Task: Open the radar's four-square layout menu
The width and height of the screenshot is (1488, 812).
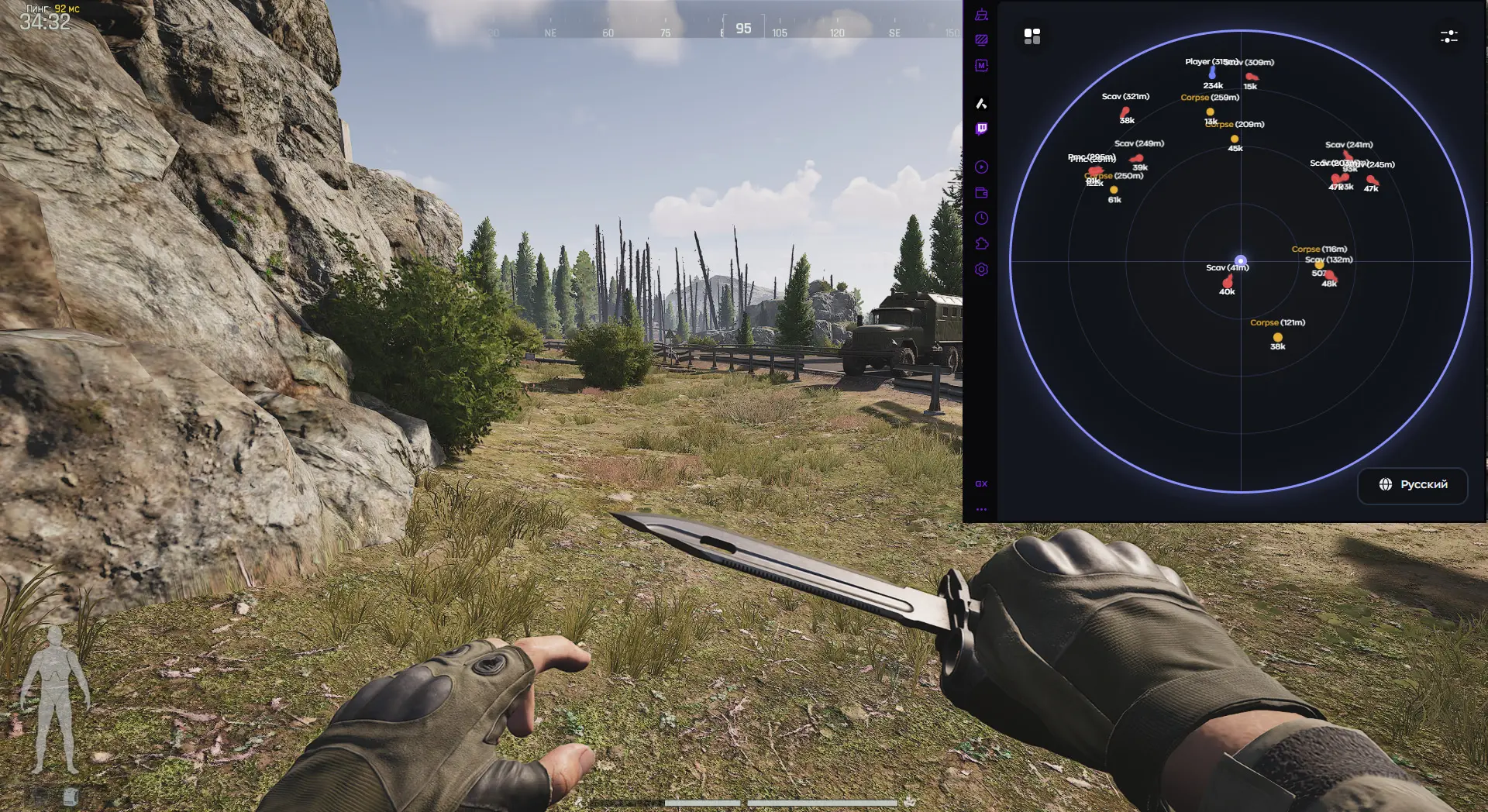Action: (x=1032, y=36)
